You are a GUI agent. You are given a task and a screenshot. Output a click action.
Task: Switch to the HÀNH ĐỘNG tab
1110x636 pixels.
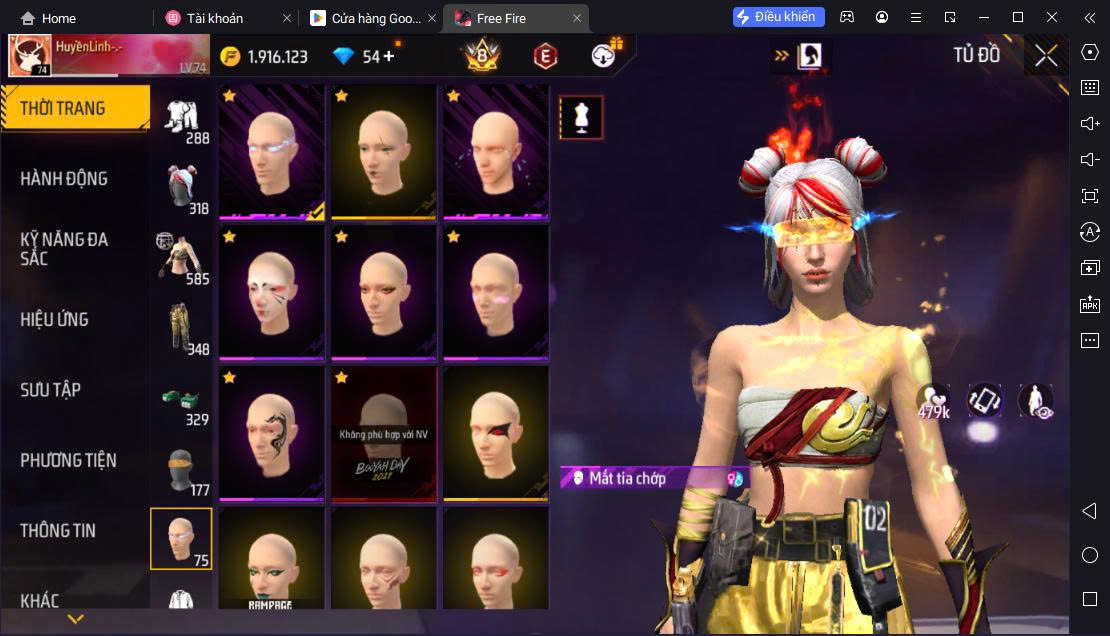pos(64,179)
